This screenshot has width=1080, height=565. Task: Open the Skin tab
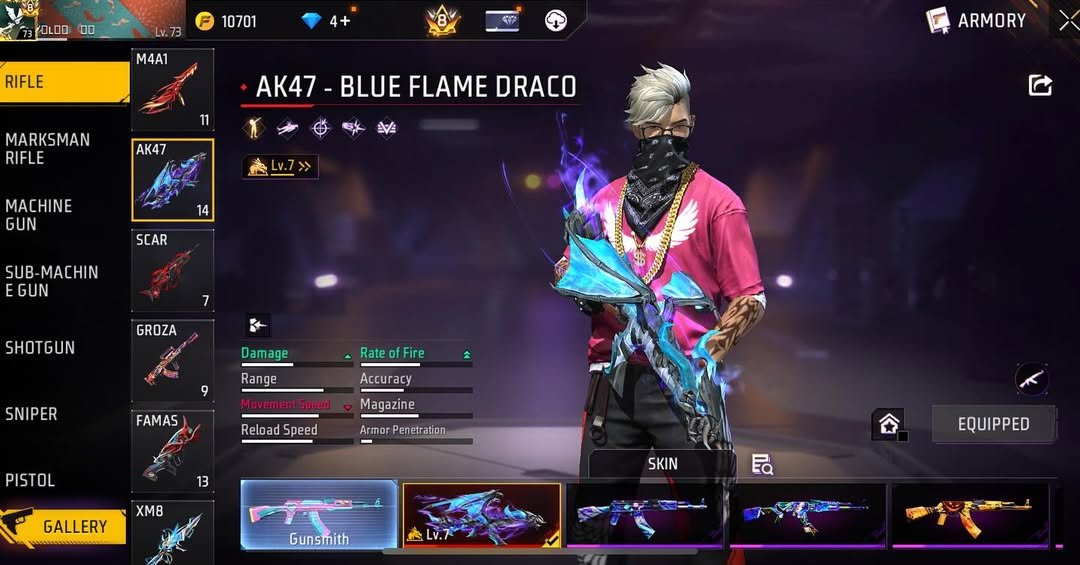tap(662, 464)
